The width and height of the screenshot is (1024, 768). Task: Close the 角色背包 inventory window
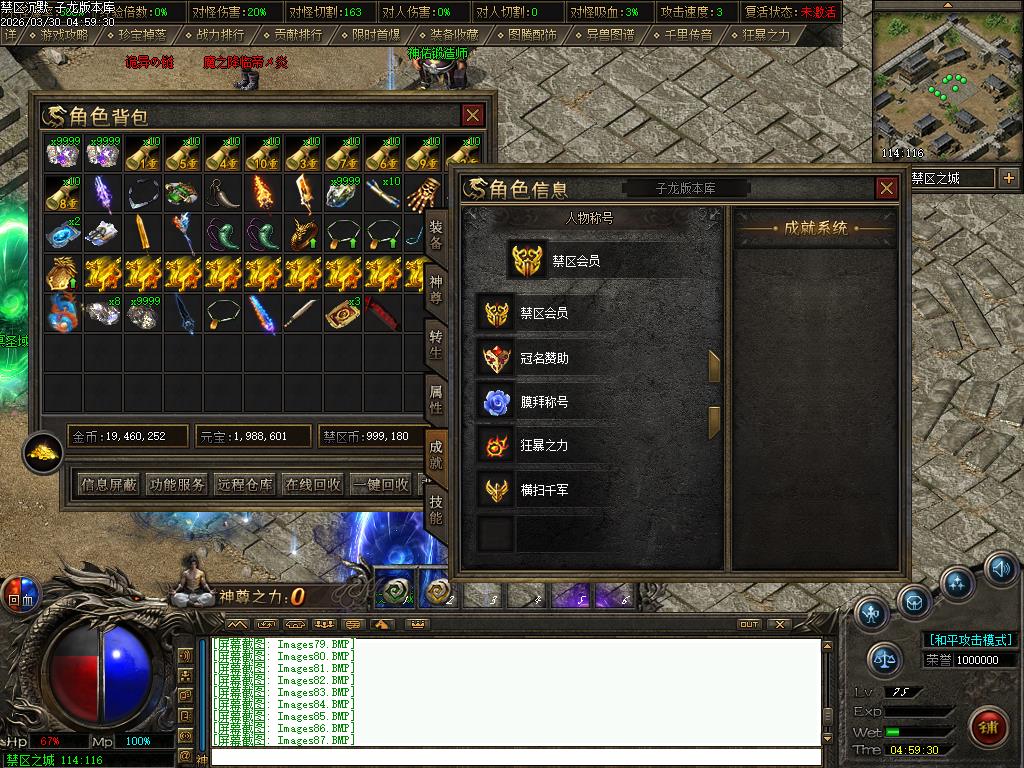pyautogui.click(x=472, y=115)
